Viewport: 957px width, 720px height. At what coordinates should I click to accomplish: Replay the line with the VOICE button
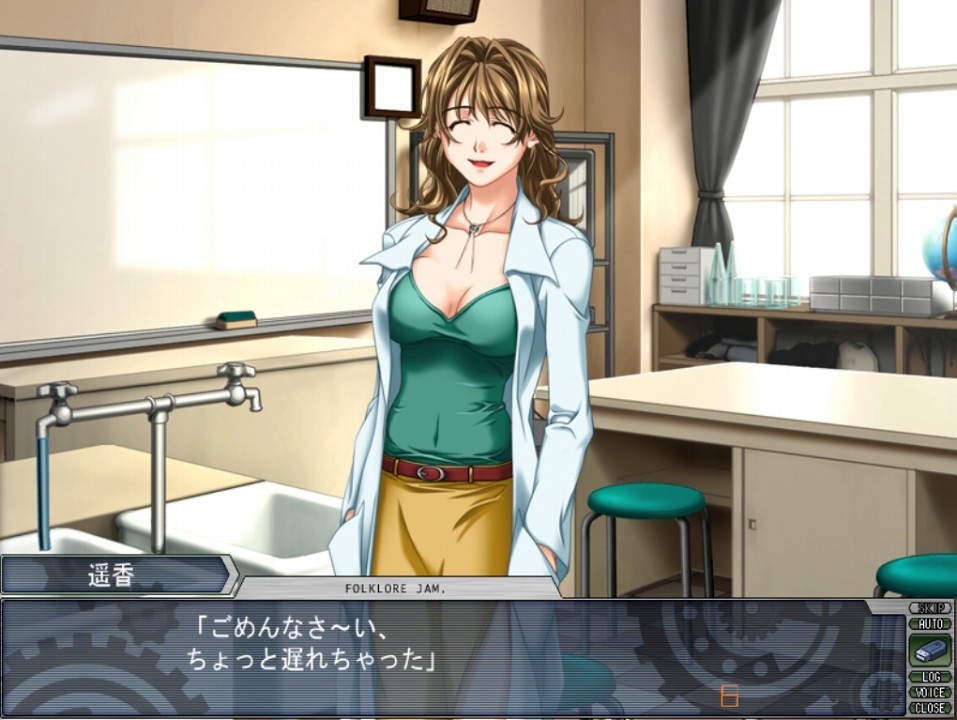coord(929,692)
